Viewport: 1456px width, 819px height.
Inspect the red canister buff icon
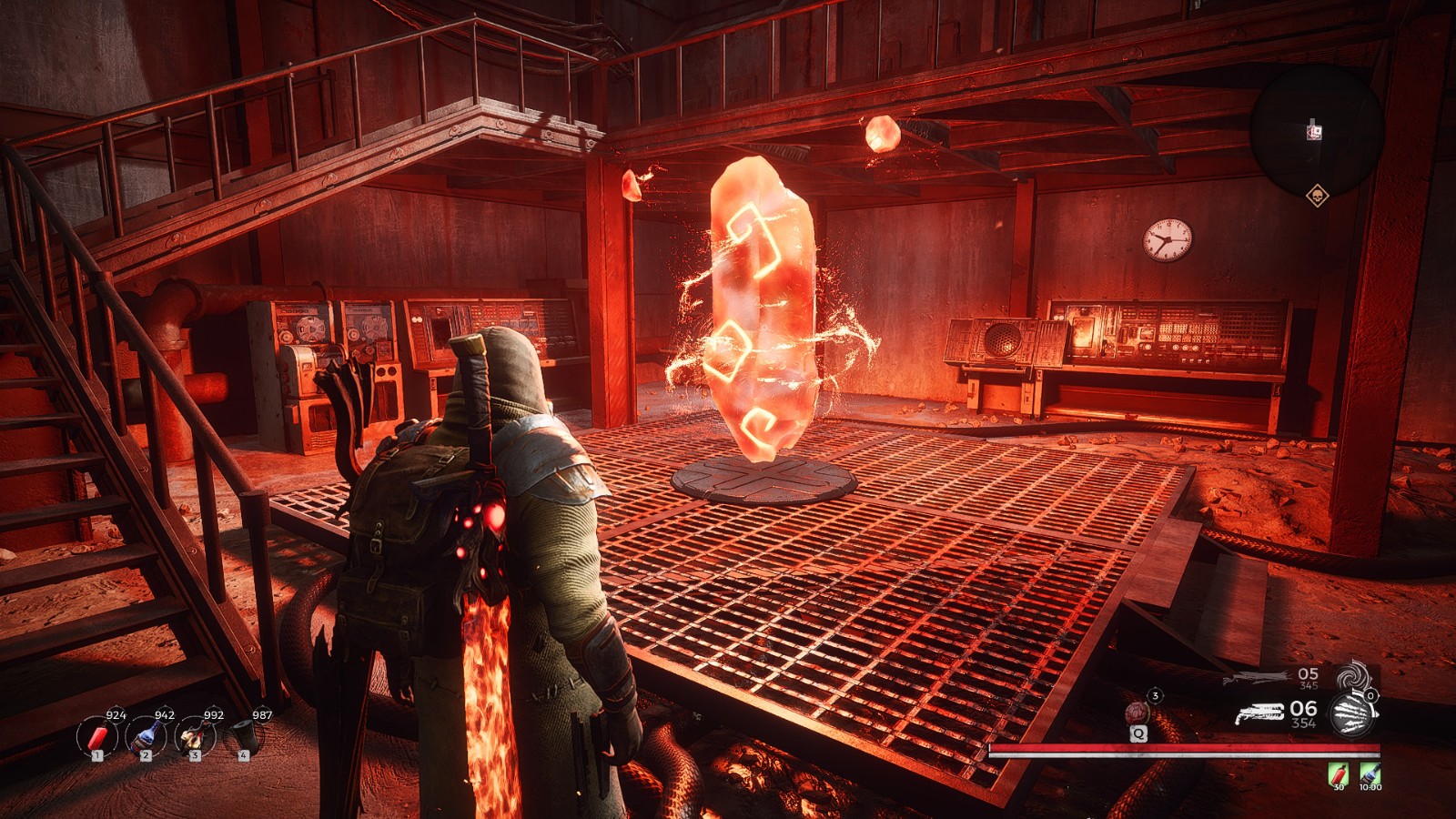pyautogui.click(x=1338, y=774)
